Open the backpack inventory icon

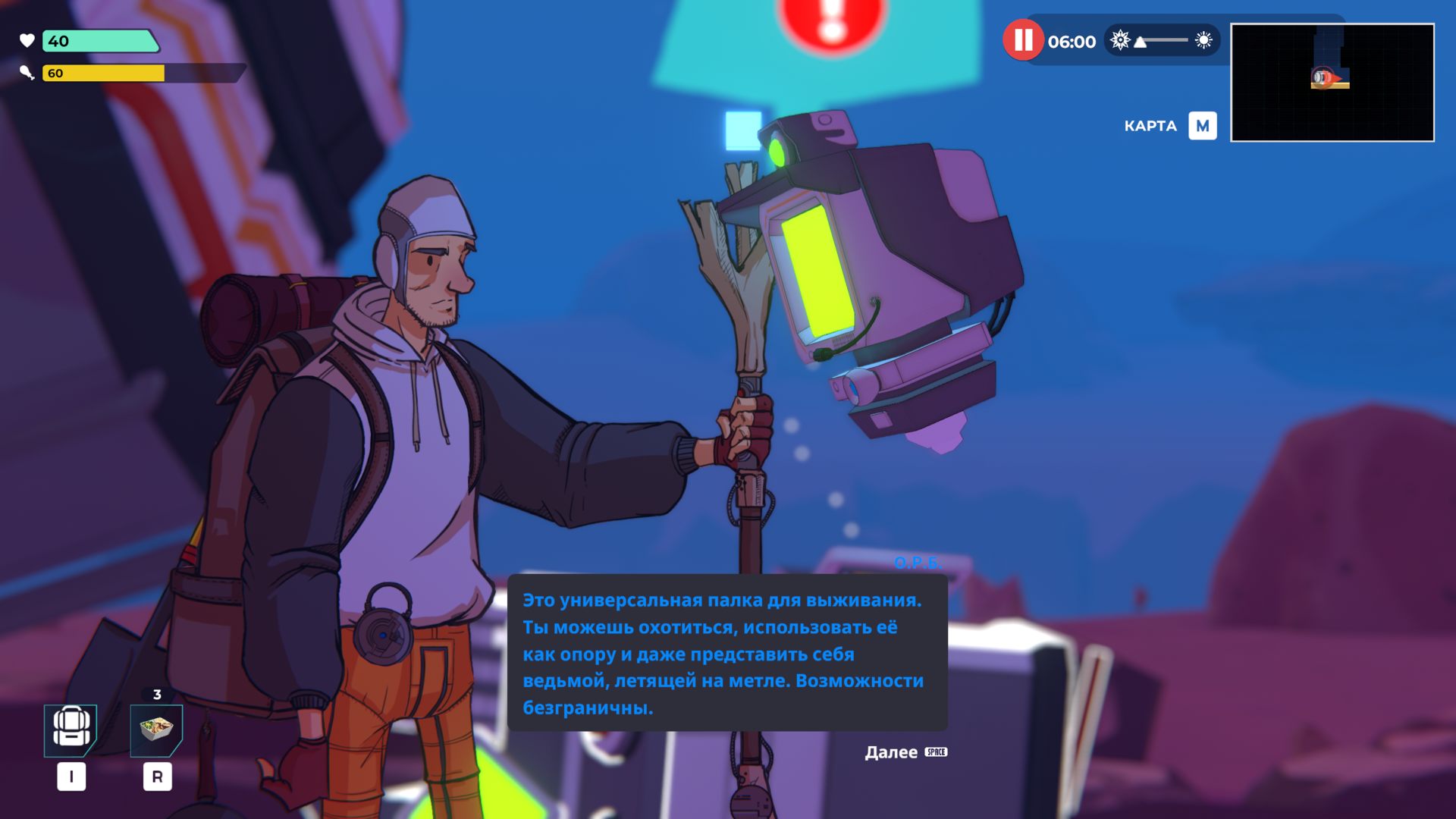click(71, 730)
